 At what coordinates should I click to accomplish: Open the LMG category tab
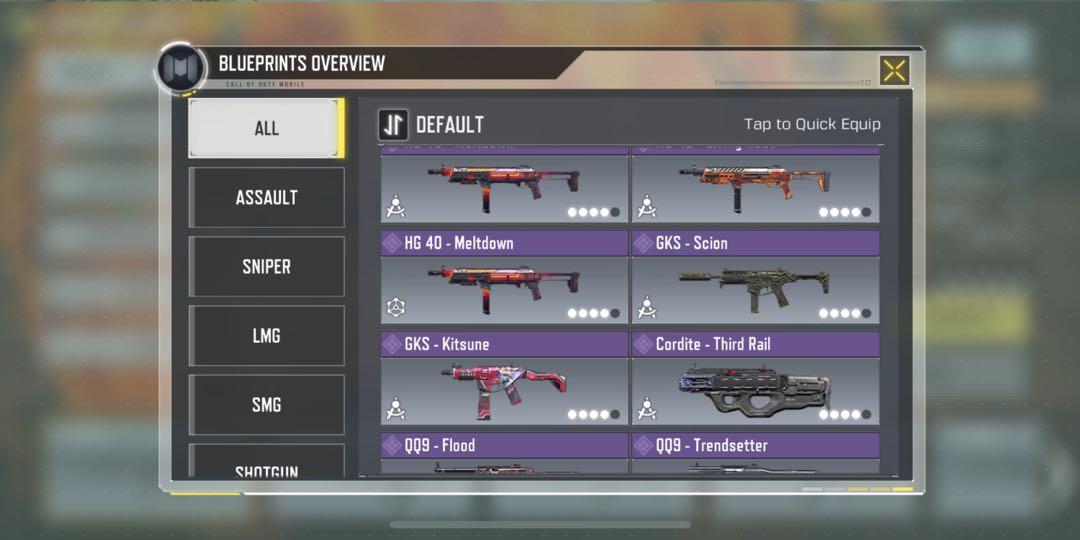pyautogui.click(x=266, y=335)
